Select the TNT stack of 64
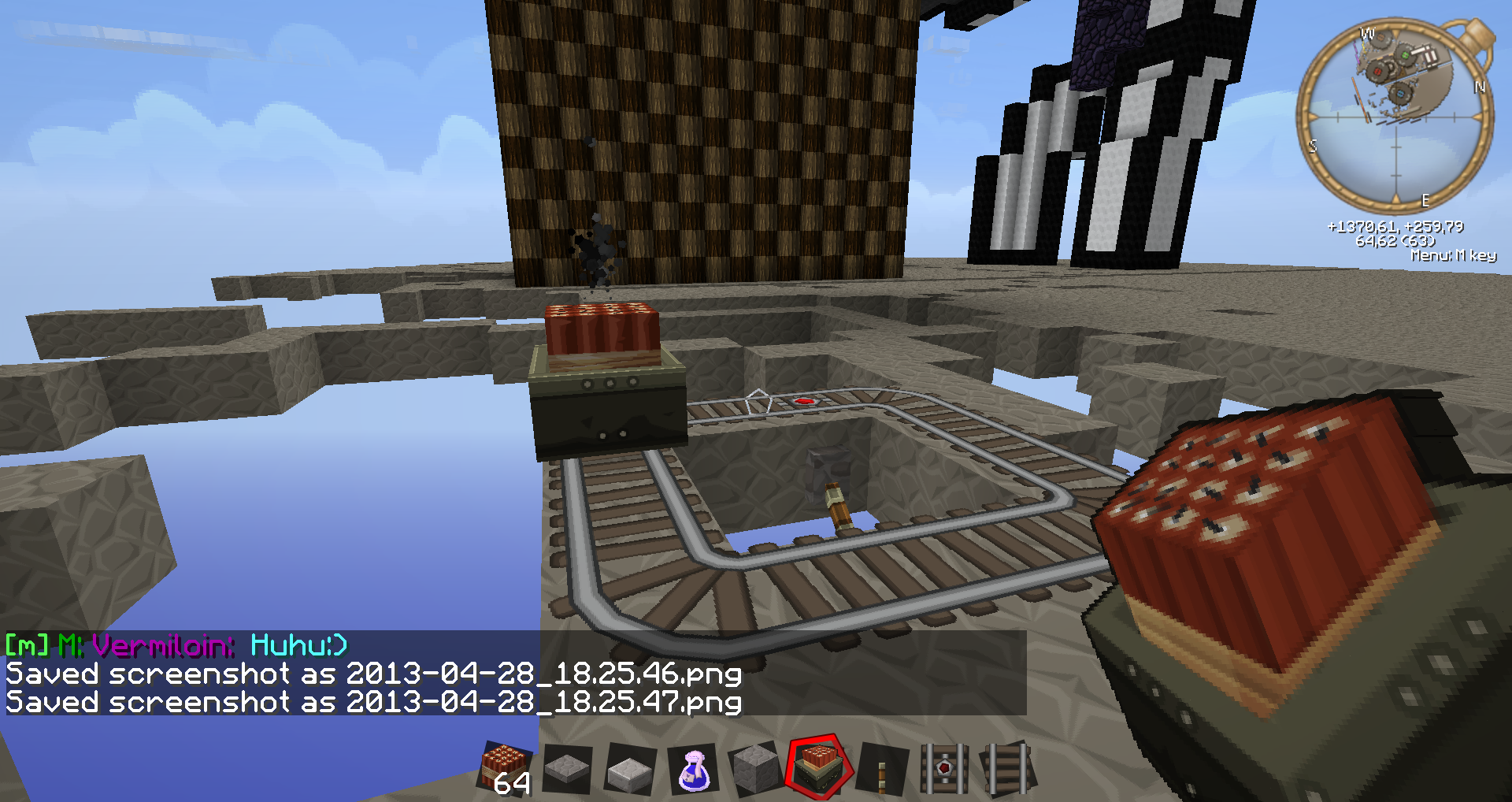Screen dimensions: 1512x802 point(506,768)
